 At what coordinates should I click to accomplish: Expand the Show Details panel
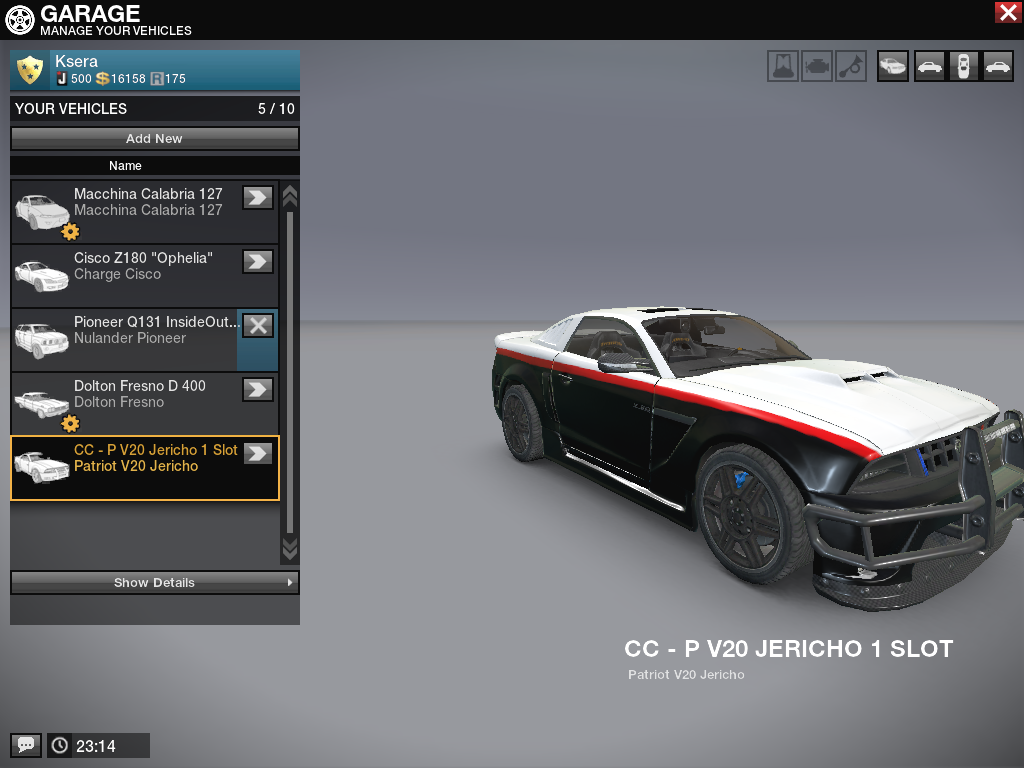(154, 582)
